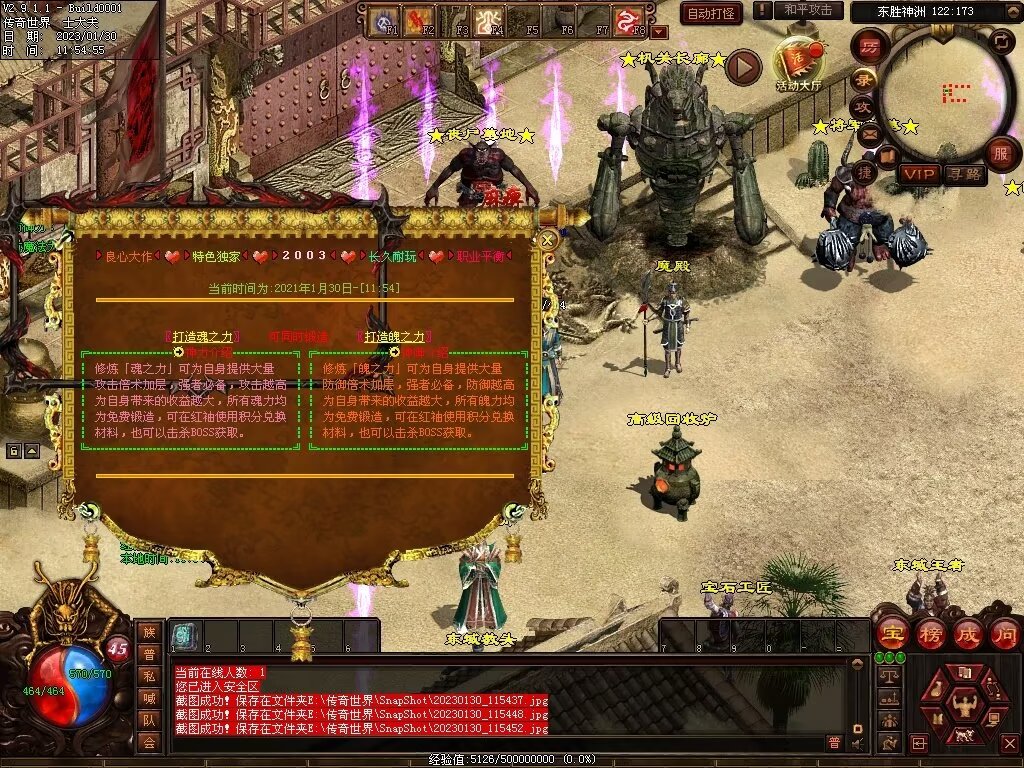This screenshot has height=768, width=1024.
Task: Open the 成 achievements button
Action: point(967,633)
